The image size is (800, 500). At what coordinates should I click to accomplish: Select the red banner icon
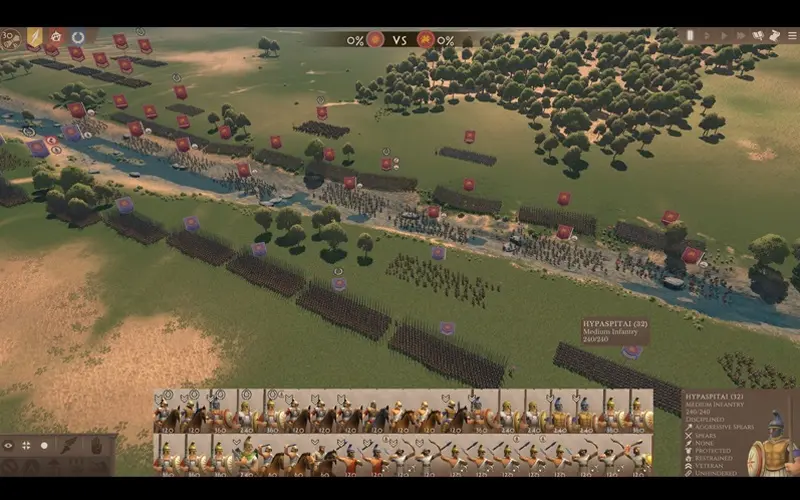pos(56,37)
